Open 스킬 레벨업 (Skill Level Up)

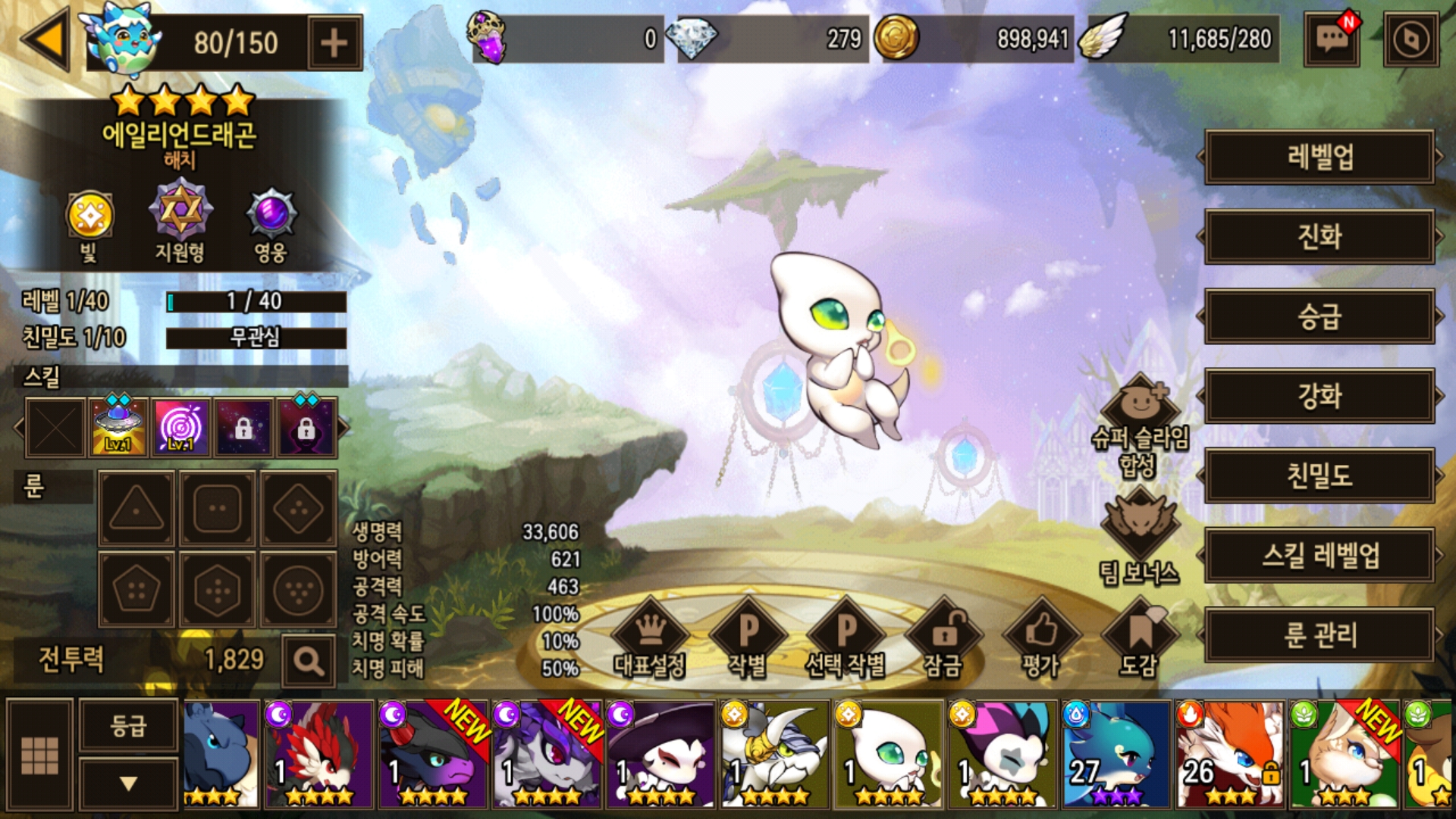pos(1319,555)
